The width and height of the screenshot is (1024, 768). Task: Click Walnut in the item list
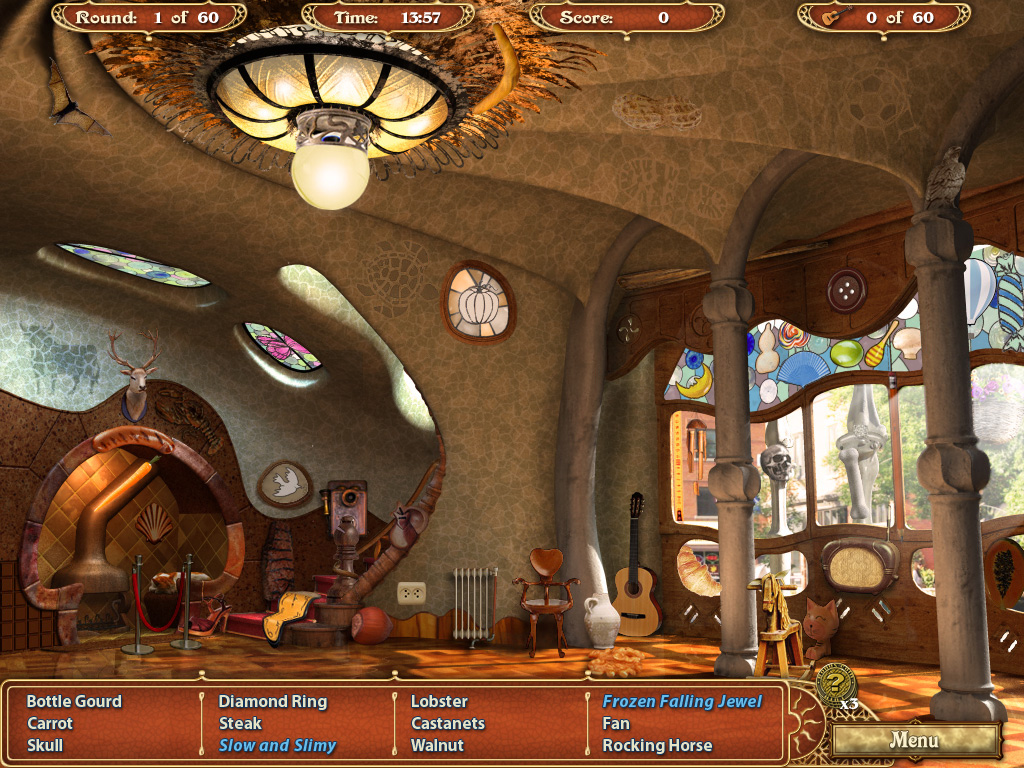pyautogui.click(x=437, y=746)
